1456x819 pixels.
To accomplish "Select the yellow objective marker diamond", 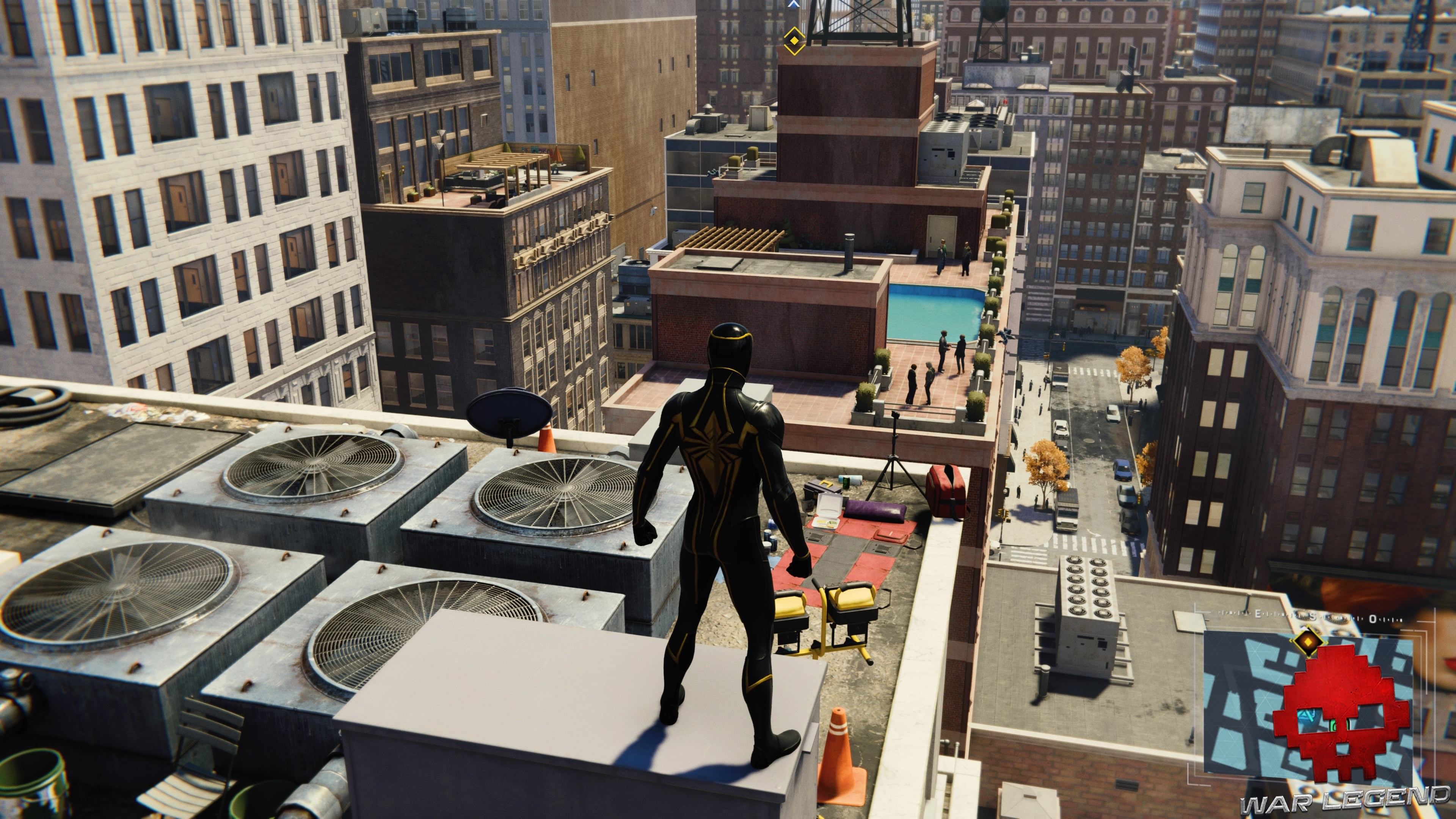I will pyautogui.click(x=794, y=41).
